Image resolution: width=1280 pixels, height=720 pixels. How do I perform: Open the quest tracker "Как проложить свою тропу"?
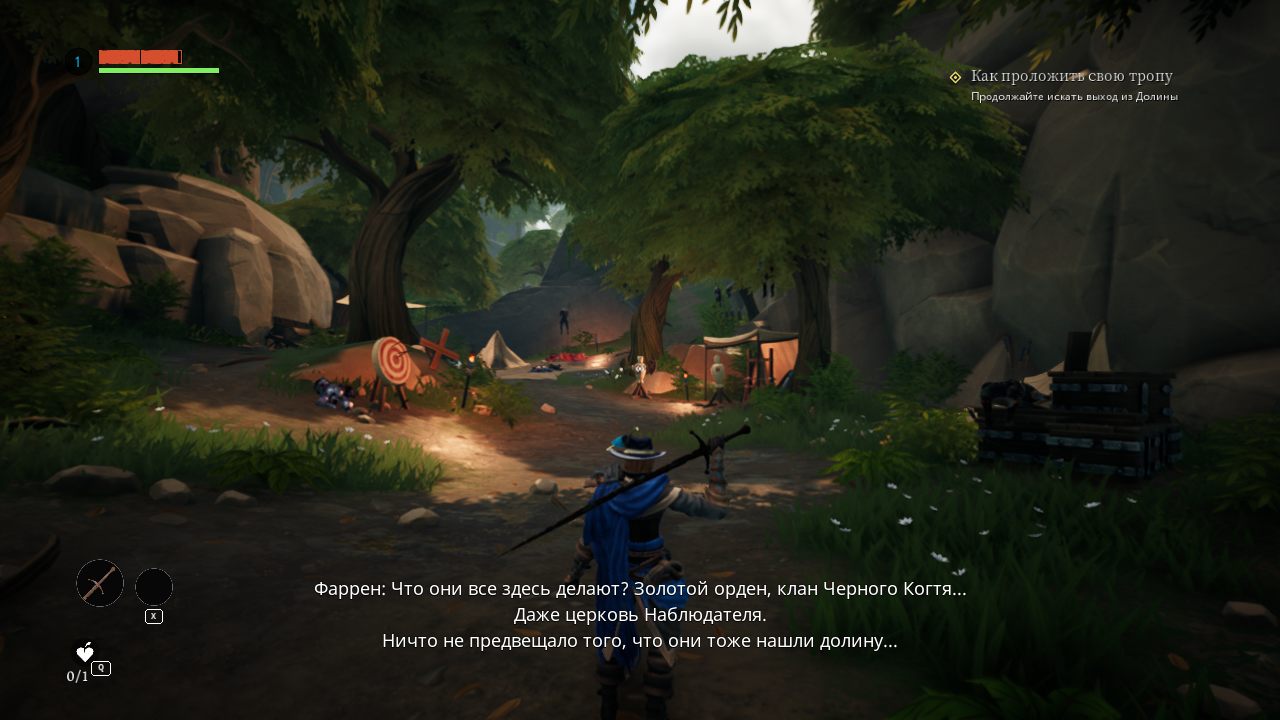pyautogui.click(x=1071, y=76)
